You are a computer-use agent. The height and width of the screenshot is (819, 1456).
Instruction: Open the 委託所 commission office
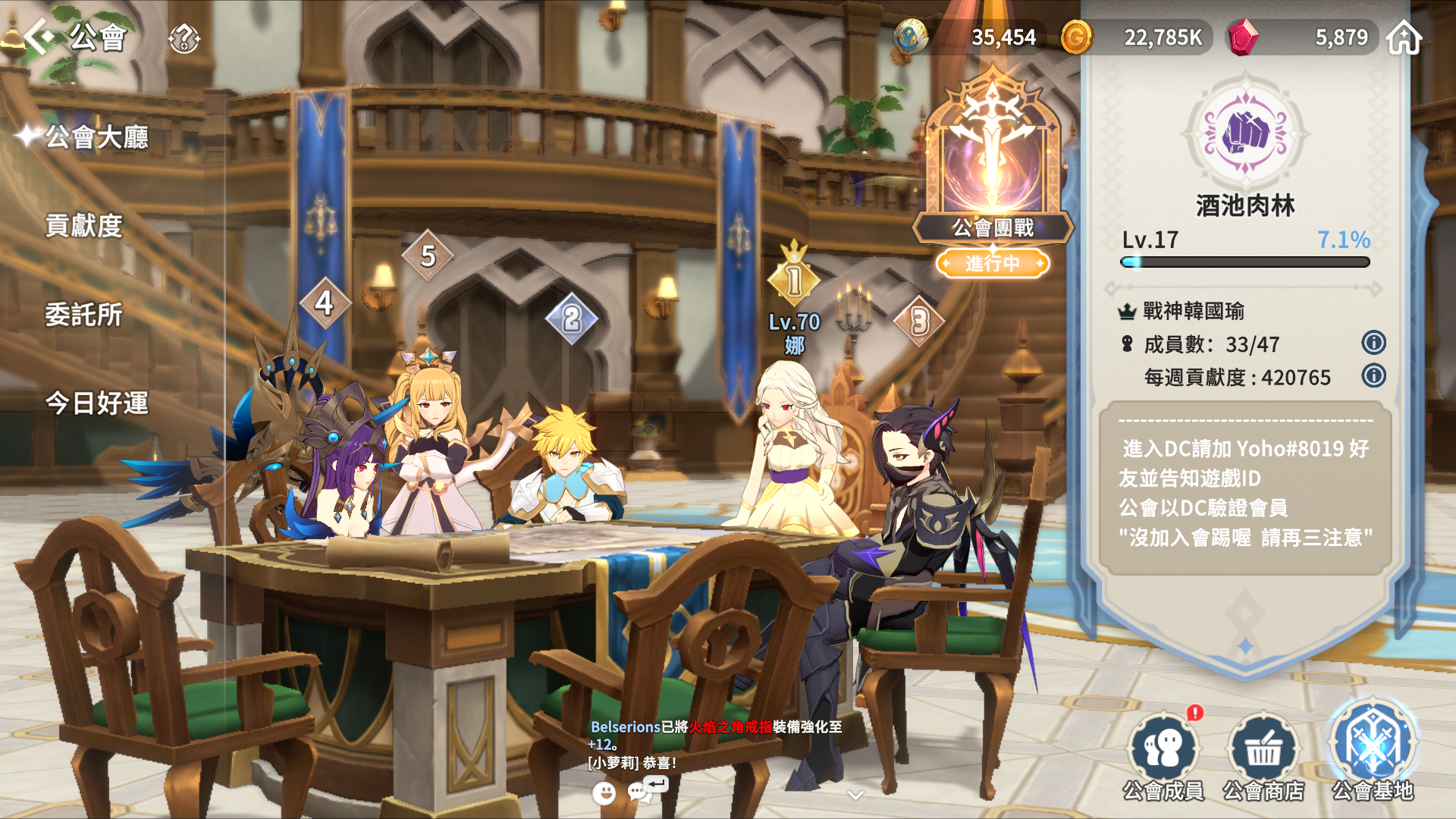[x=83, y=315]
